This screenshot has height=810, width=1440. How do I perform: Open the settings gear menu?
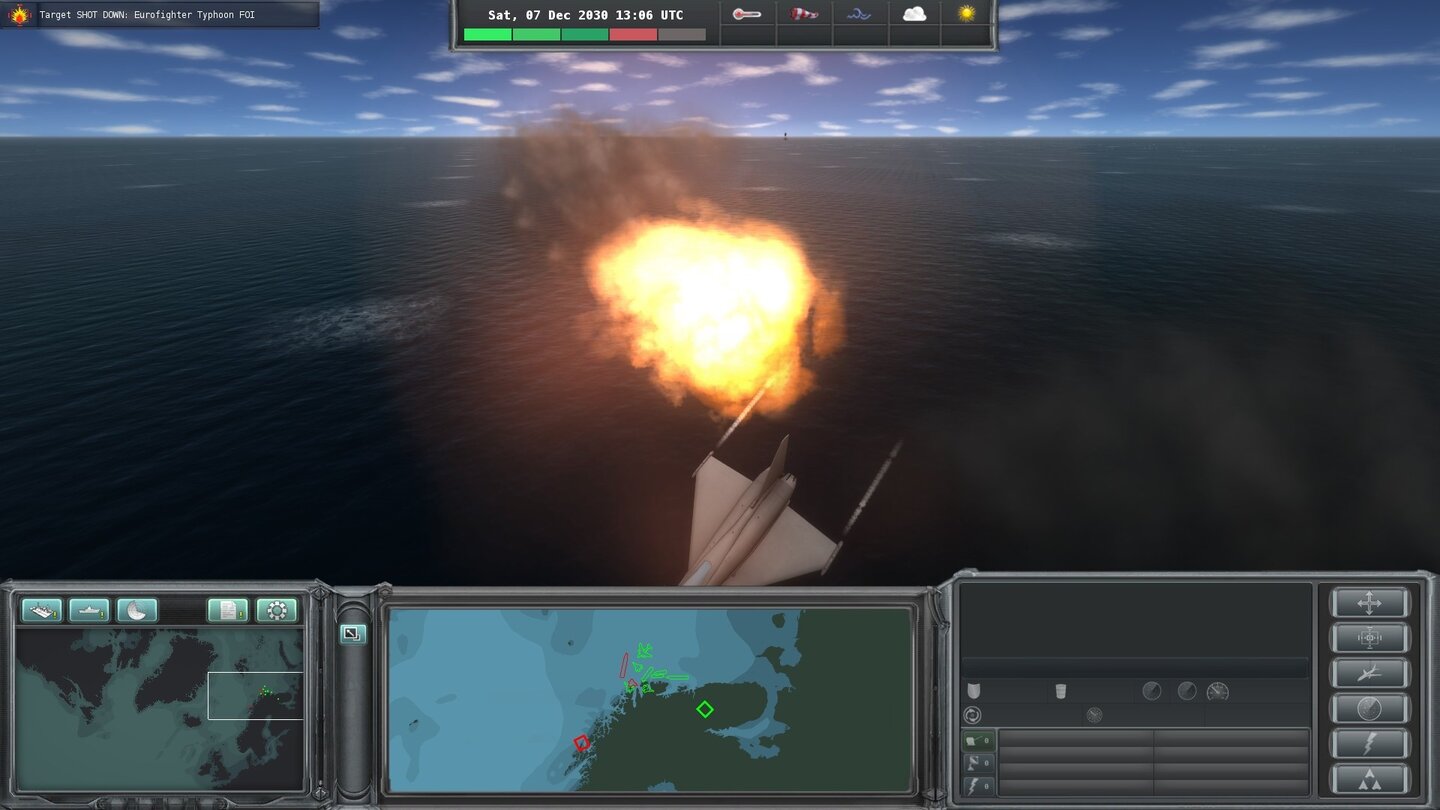coord(276,610)
